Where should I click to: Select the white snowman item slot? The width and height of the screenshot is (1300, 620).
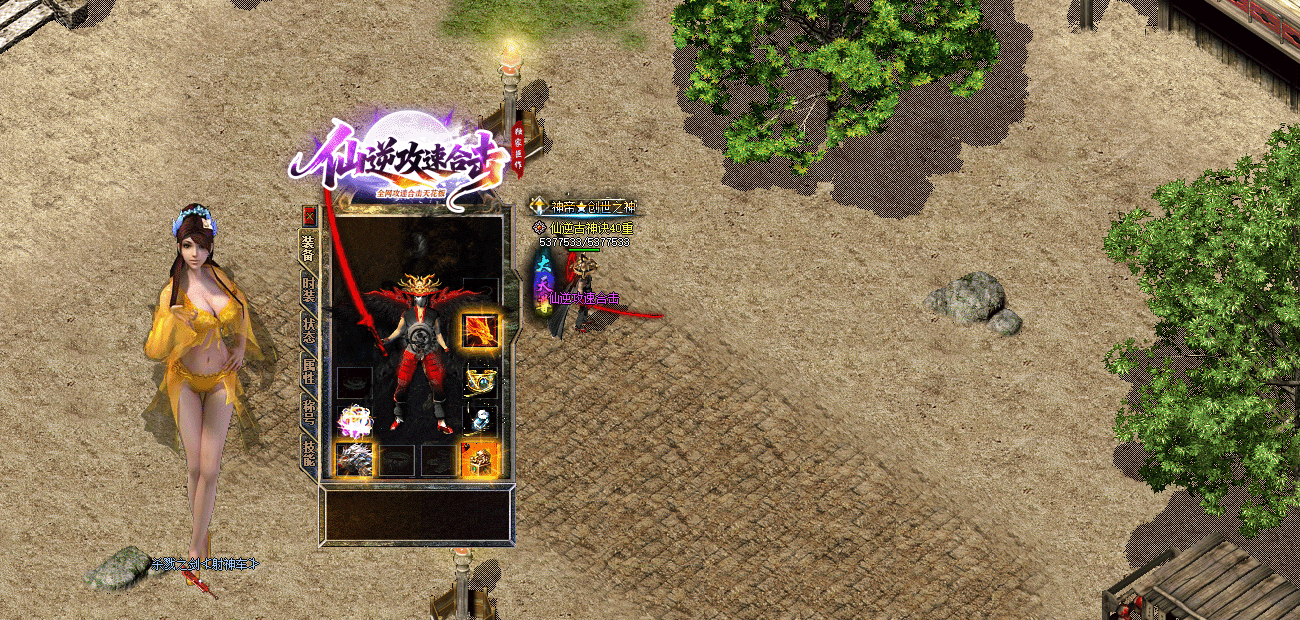(480, 419)
